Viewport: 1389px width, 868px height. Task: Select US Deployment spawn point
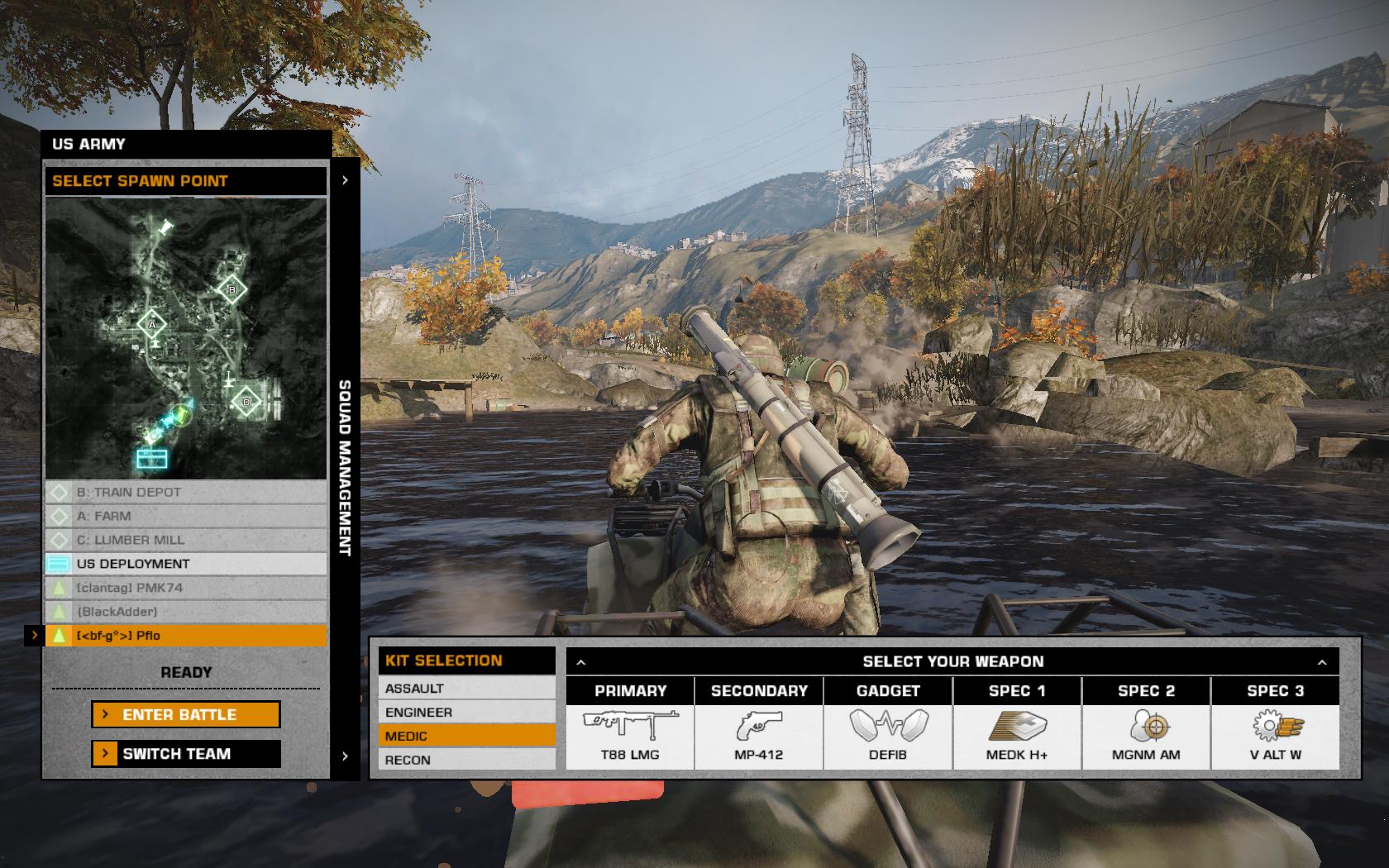(x=186, y=564)
